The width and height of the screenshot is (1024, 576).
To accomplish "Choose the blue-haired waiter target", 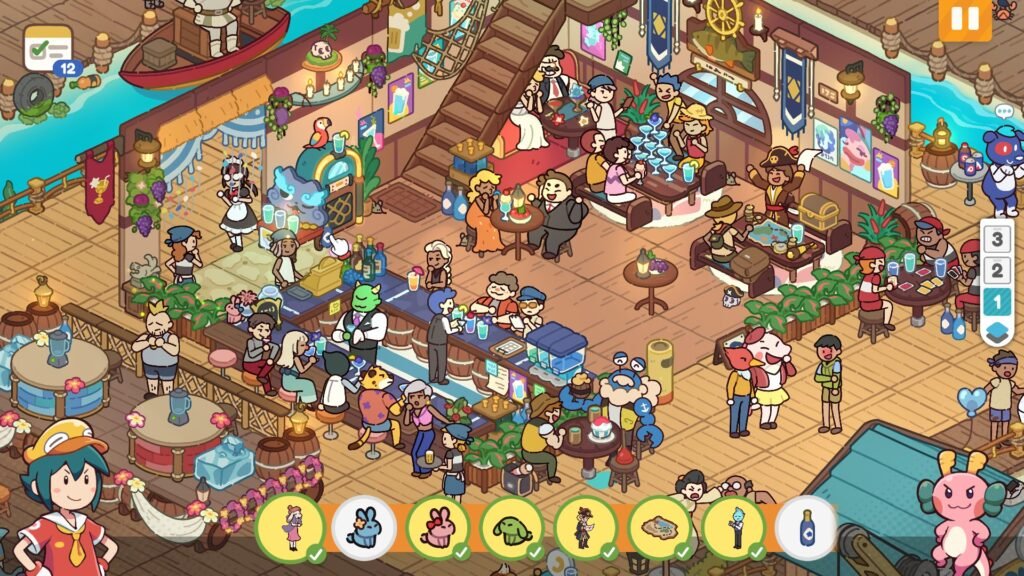I will coord(734,527).
